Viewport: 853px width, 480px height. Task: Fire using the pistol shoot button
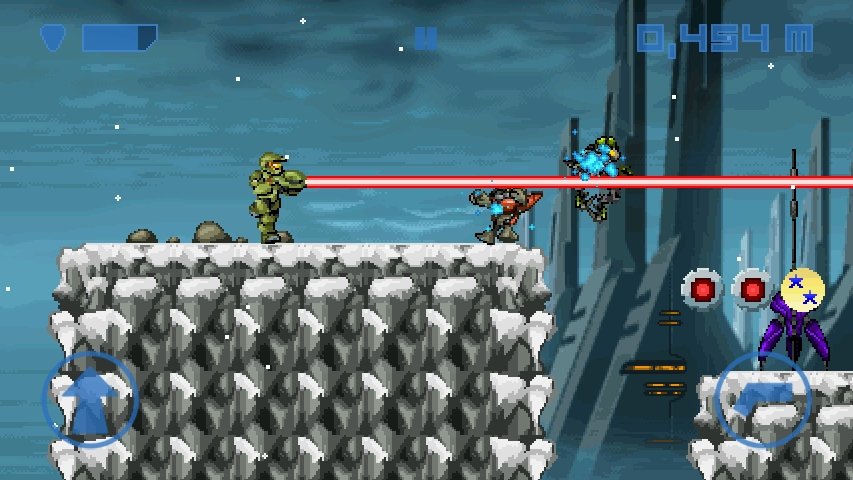(764, 399)
